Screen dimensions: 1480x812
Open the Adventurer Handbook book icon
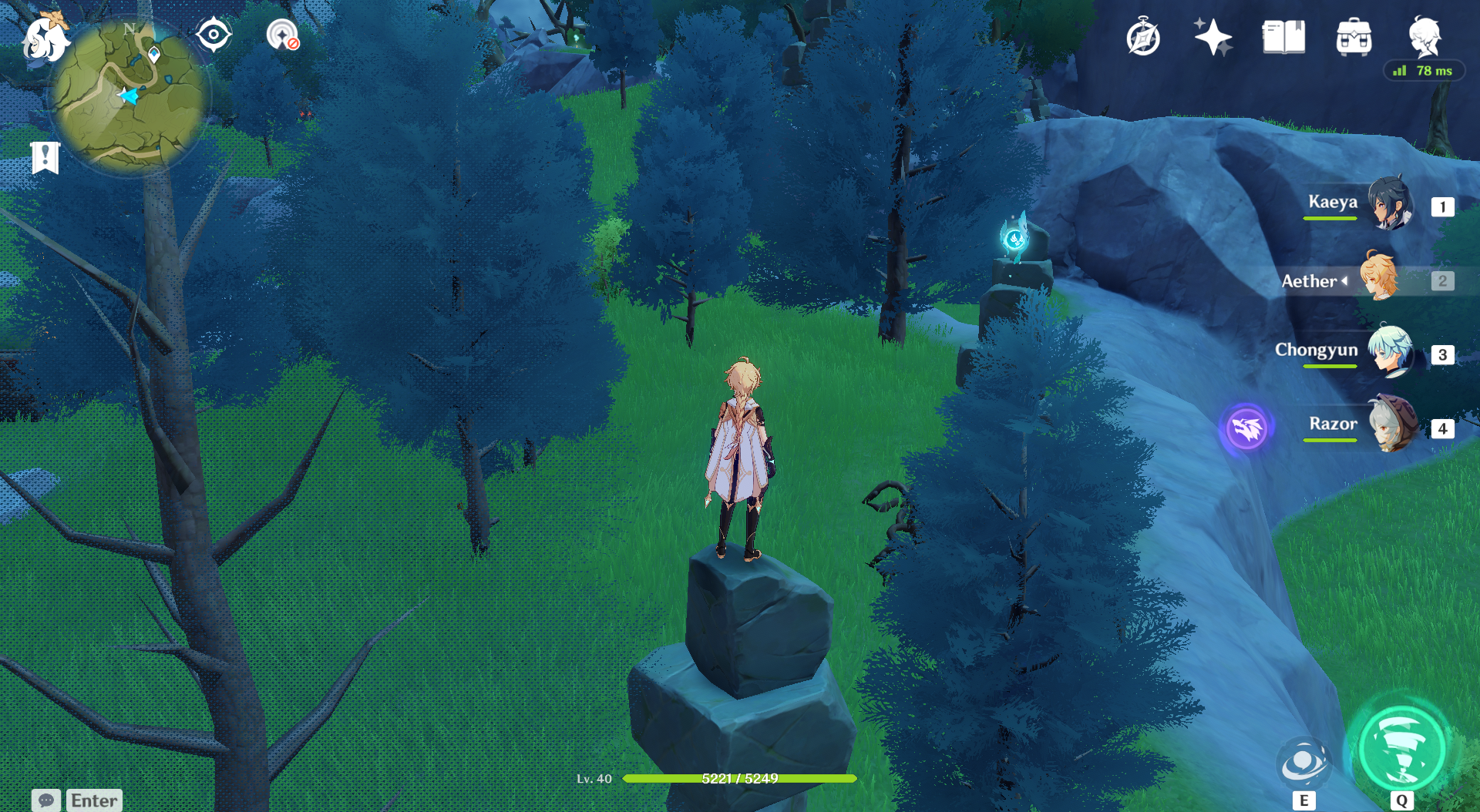(1283, 37)
